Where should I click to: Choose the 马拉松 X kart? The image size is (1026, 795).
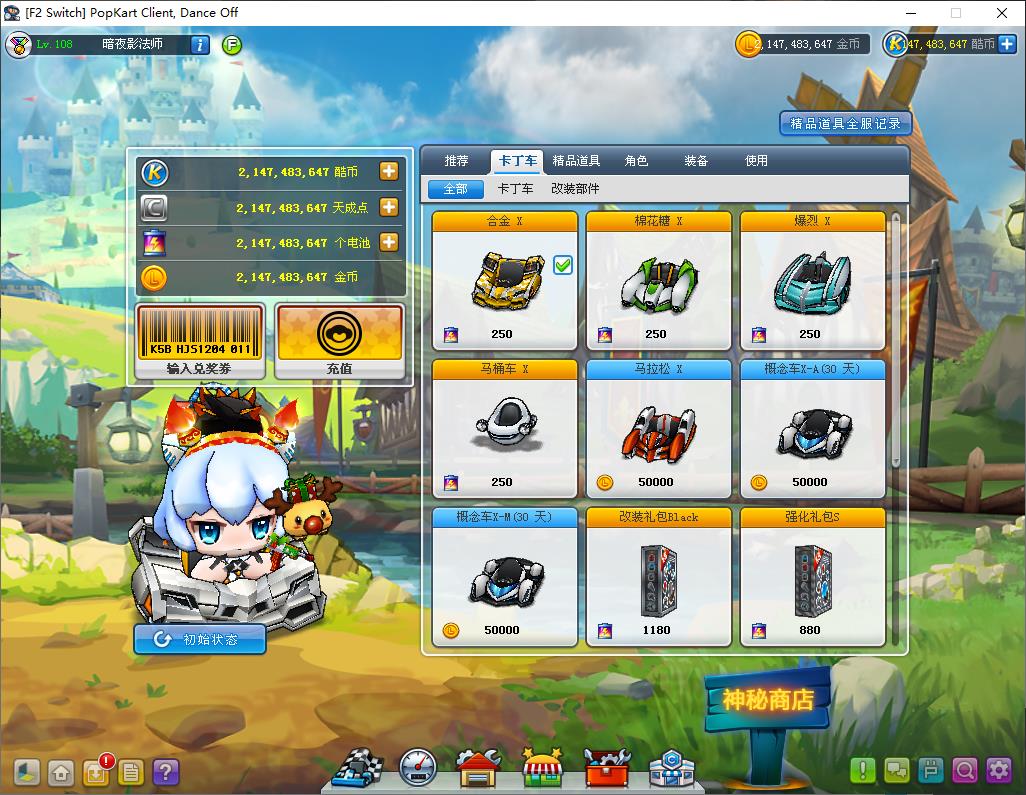tap(659, 429)
